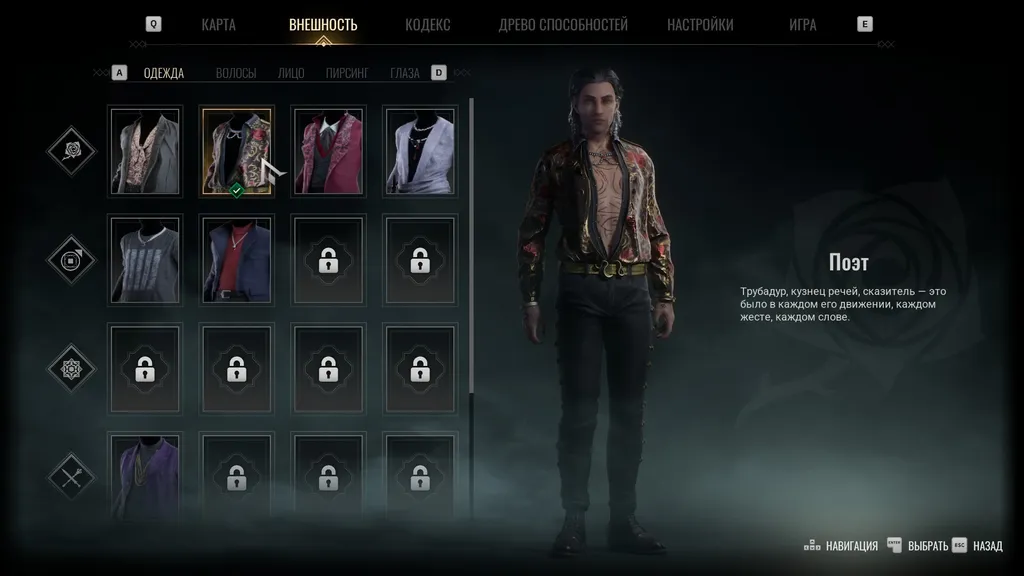The width and height of the screenshot is (1024, 576).
Task: Pick the navy vest with red shirt
Action: [x=237, y=260]
